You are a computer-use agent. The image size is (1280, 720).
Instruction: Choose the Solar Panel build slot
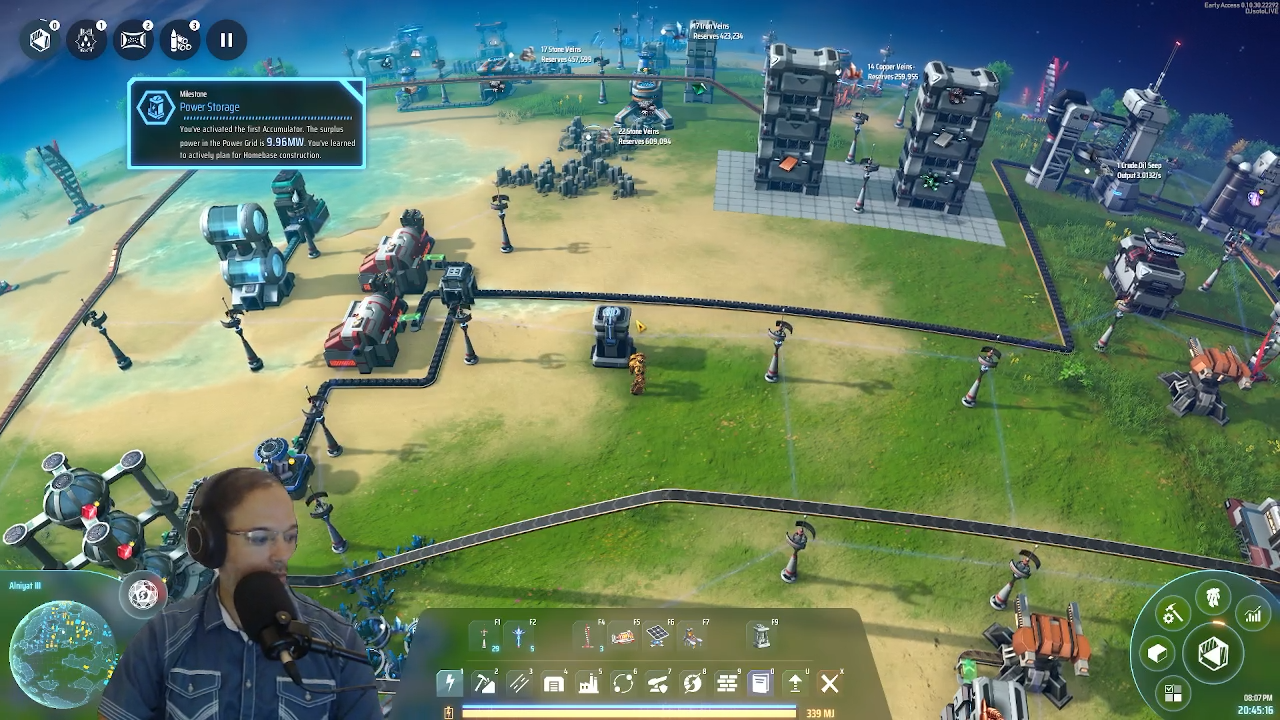coord(657,636)
